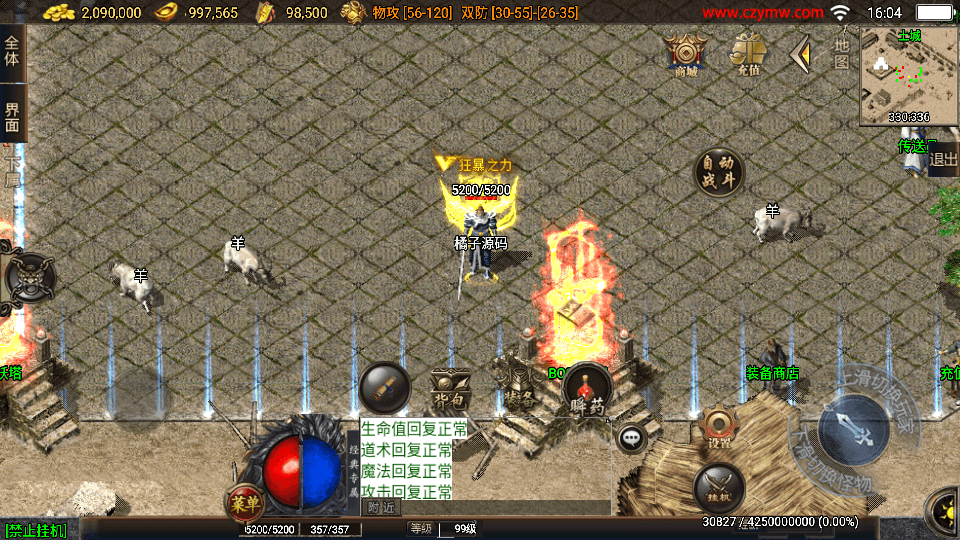This screenshot has width=960, height=540.
Task: Use the 瞬药 instant potion
Action: tap(586, 390)
